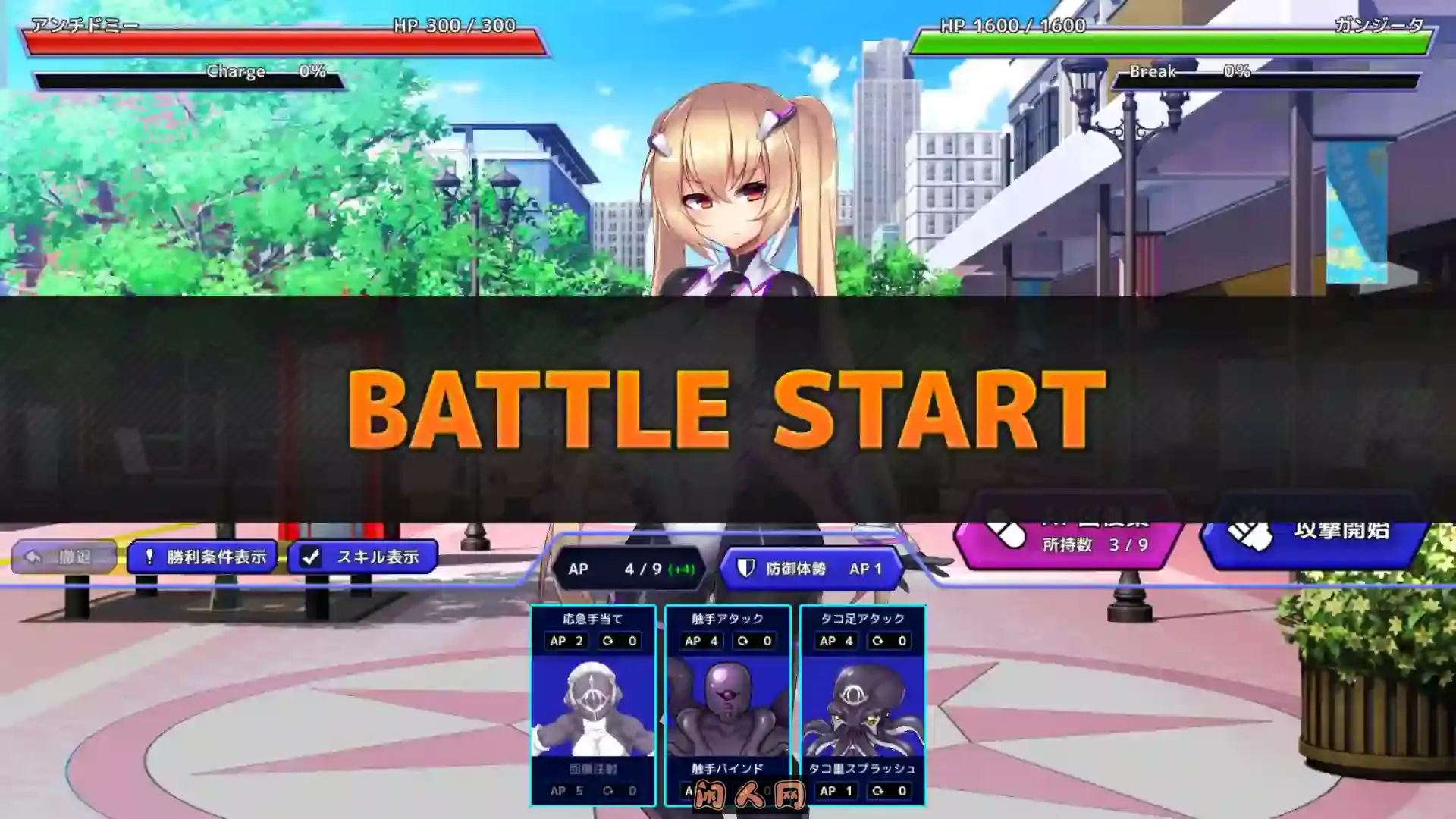
Task: Click アンチドミー's red HP bar
Action: (288, 42)
